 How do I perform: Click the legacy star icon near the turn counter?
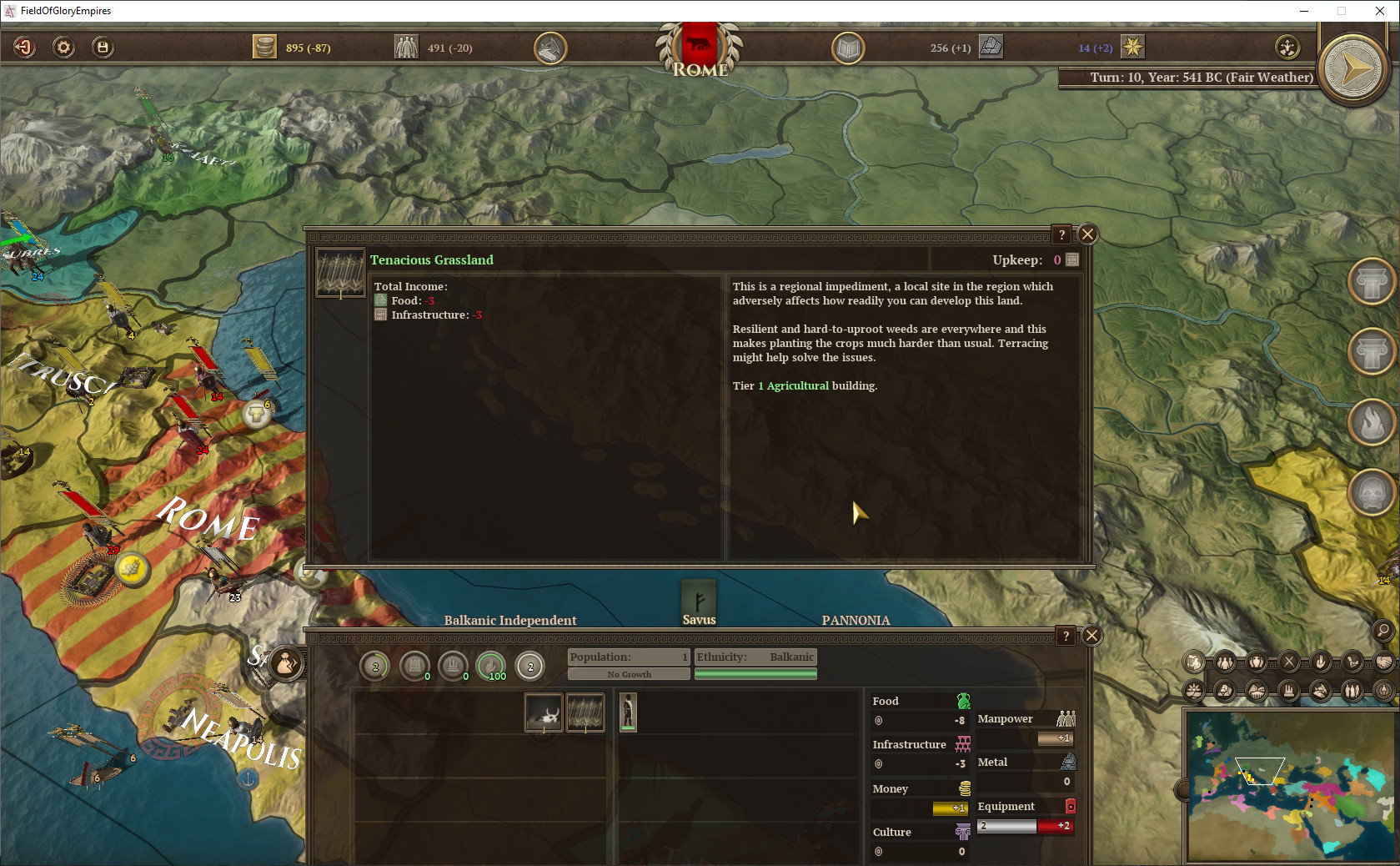coord(1132,48)
